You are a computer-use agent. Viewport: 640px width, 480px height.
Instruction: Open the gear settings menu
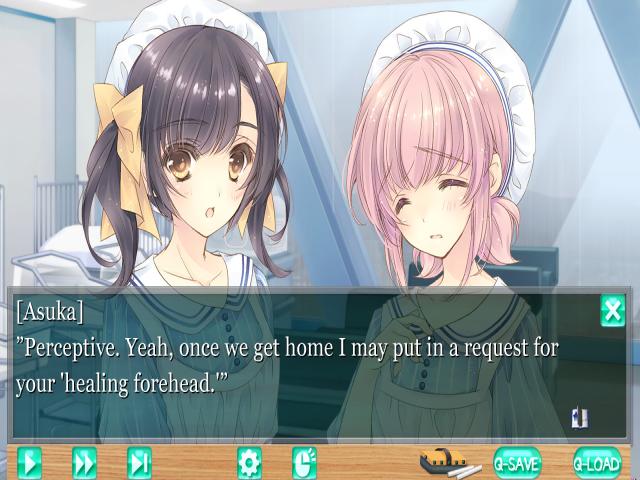(249, 462)
